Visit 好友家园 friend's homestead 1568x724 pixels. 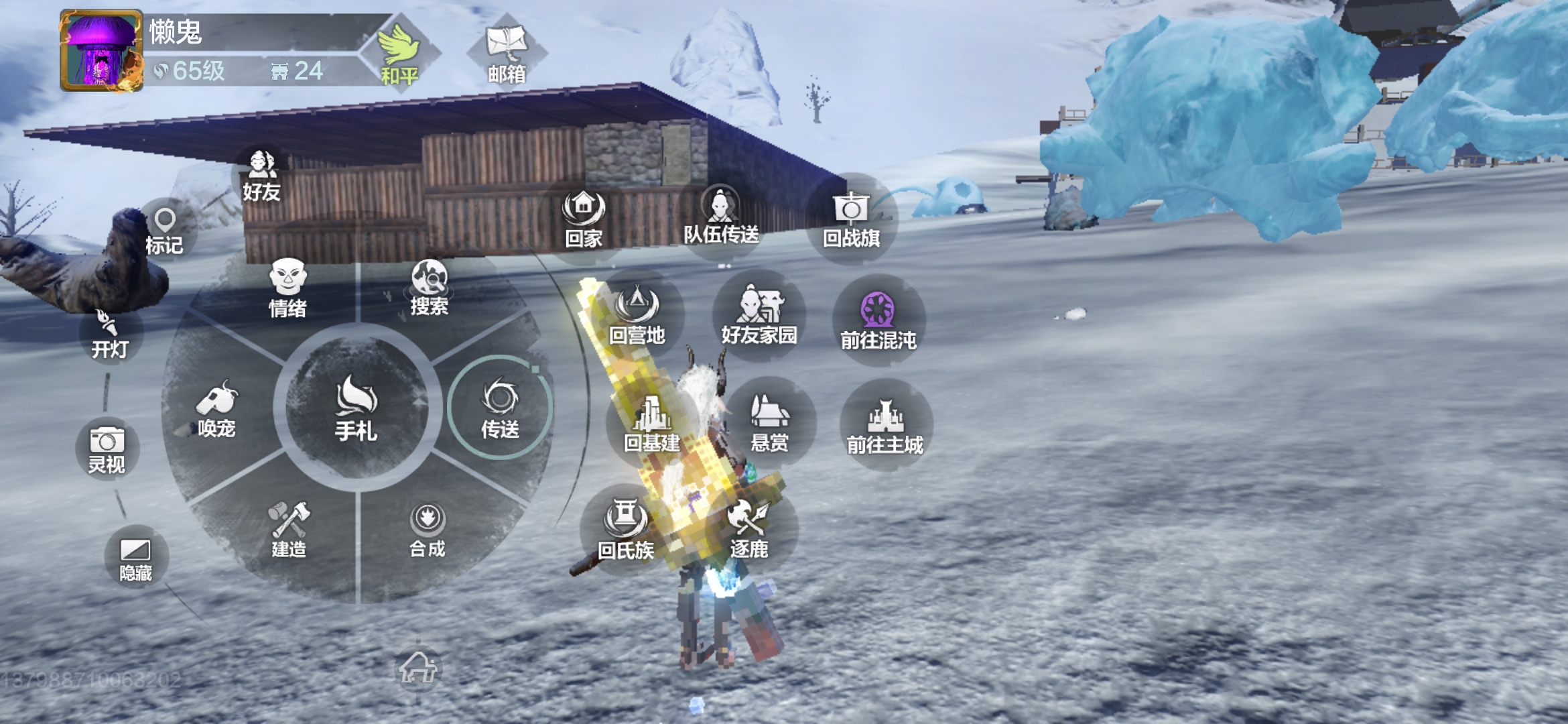pyautogui.click(x=759, y=315)
